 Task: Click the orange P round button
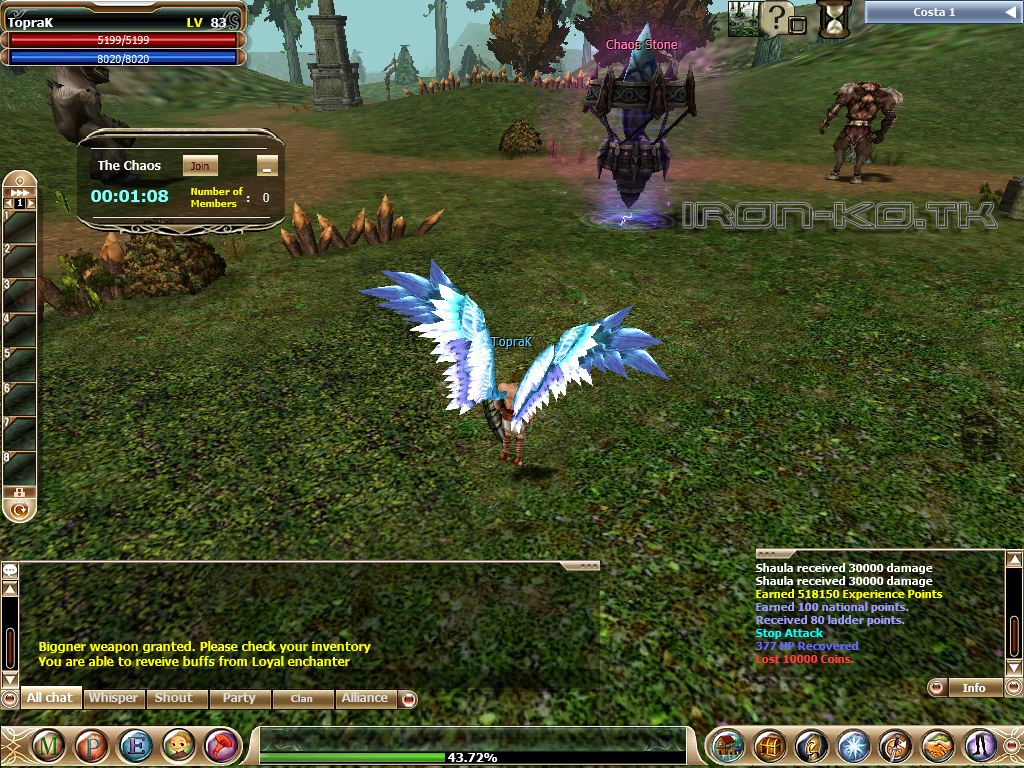pos(92,746)
